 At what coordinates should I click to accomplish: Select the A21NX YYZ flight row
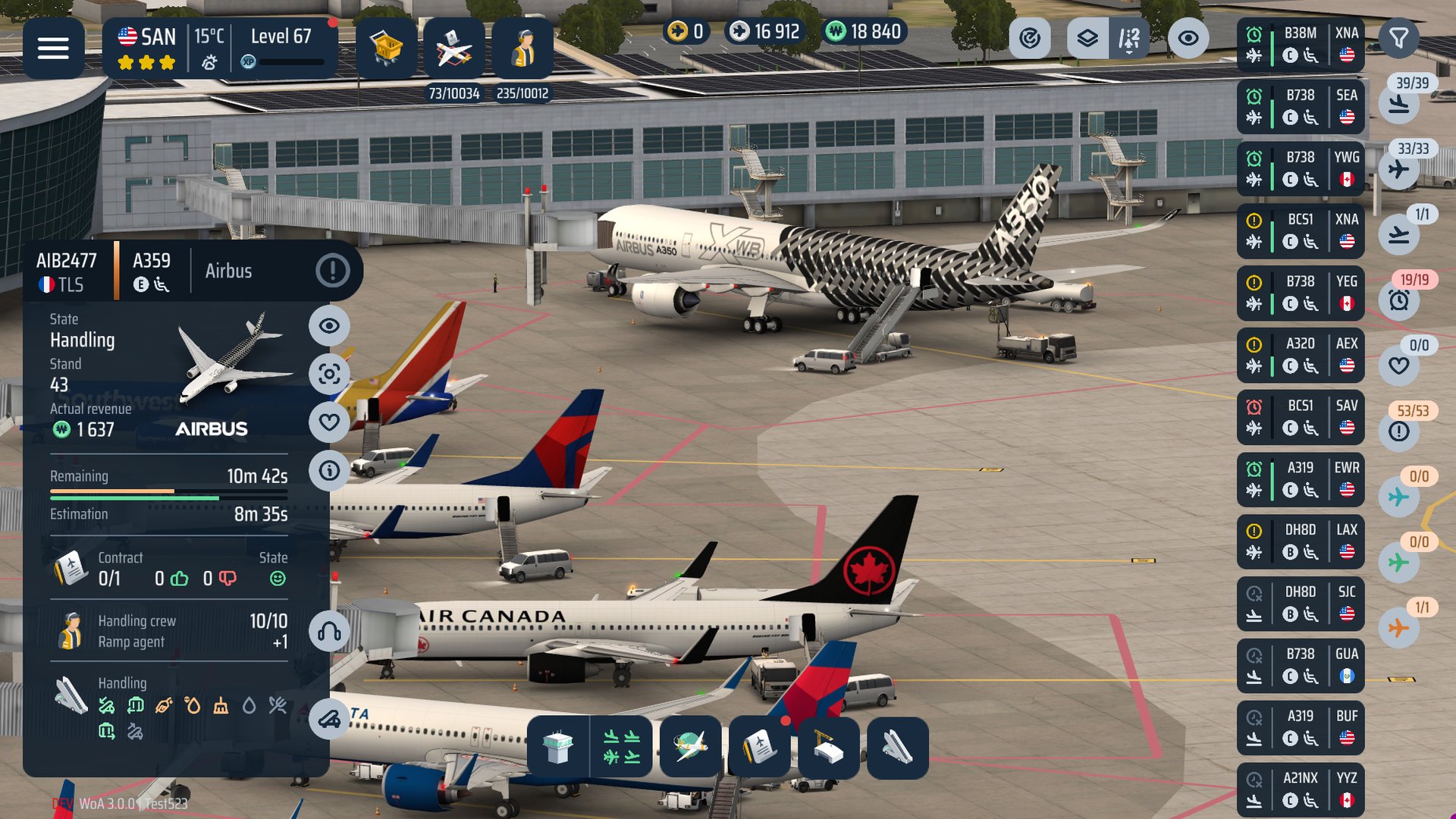pos(1300,789)
